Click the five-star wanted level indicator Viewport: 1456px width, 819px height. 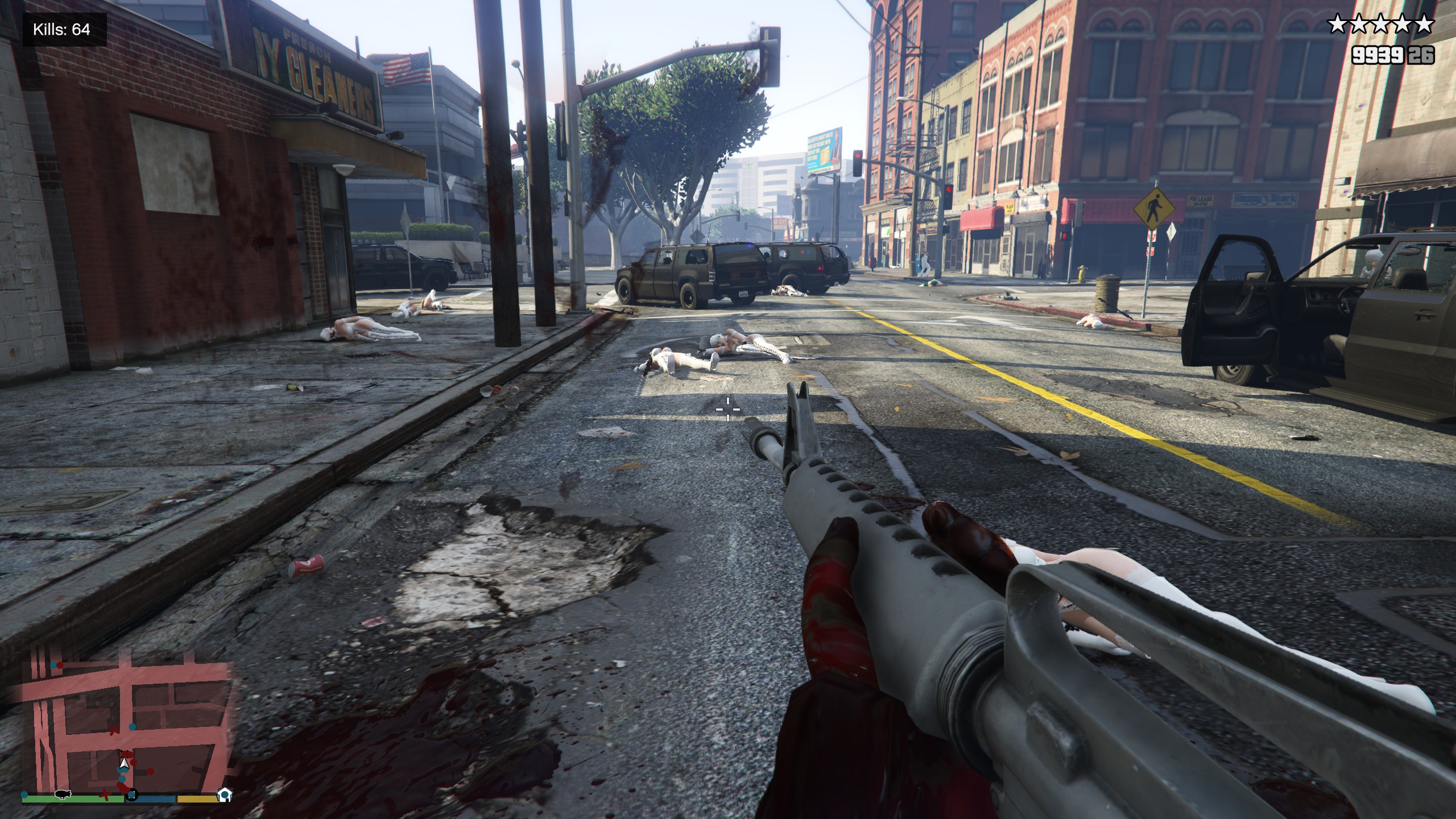tap(1380, 24)
